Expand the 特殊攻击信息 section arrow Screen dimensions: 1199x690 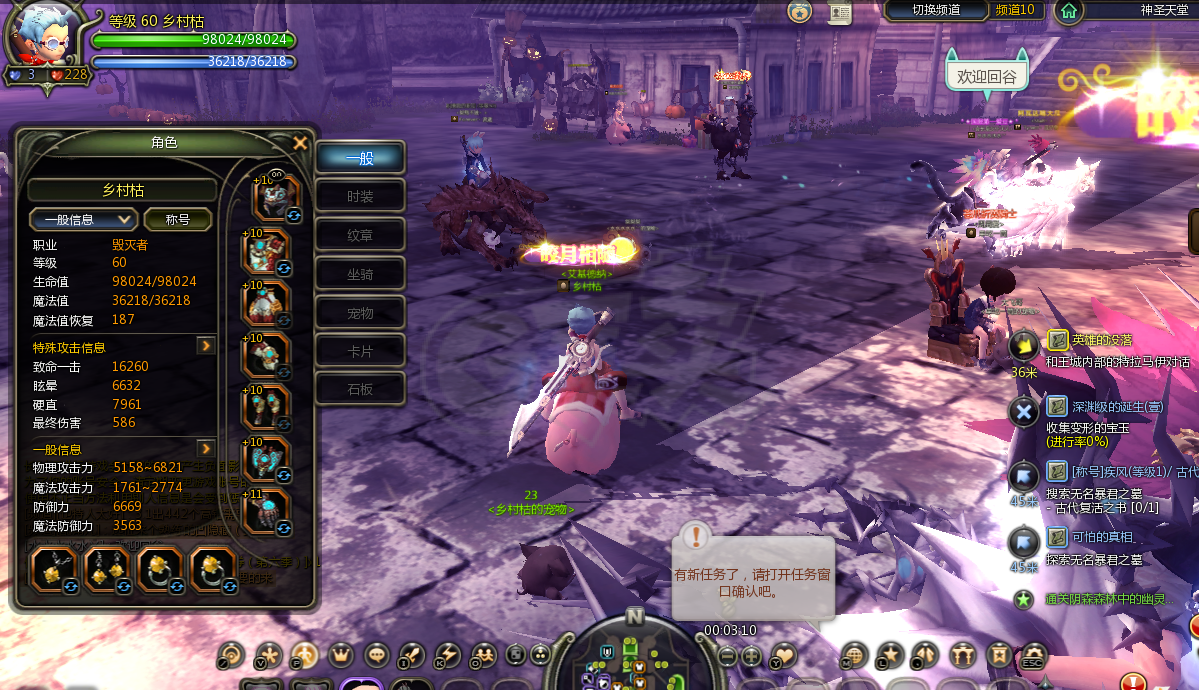pos(206,346)
